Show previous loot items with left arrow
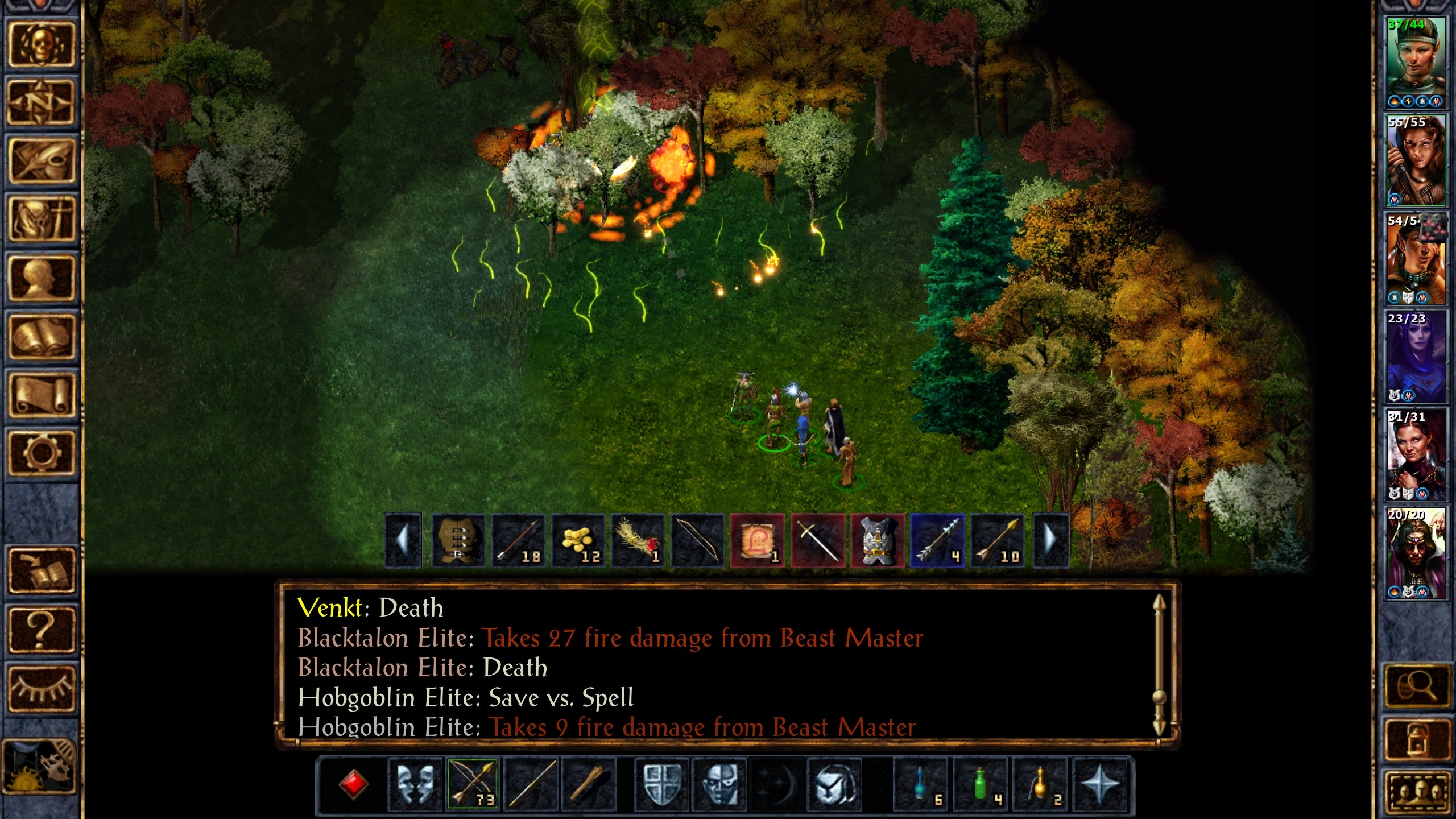 click(x=403, y=541)
